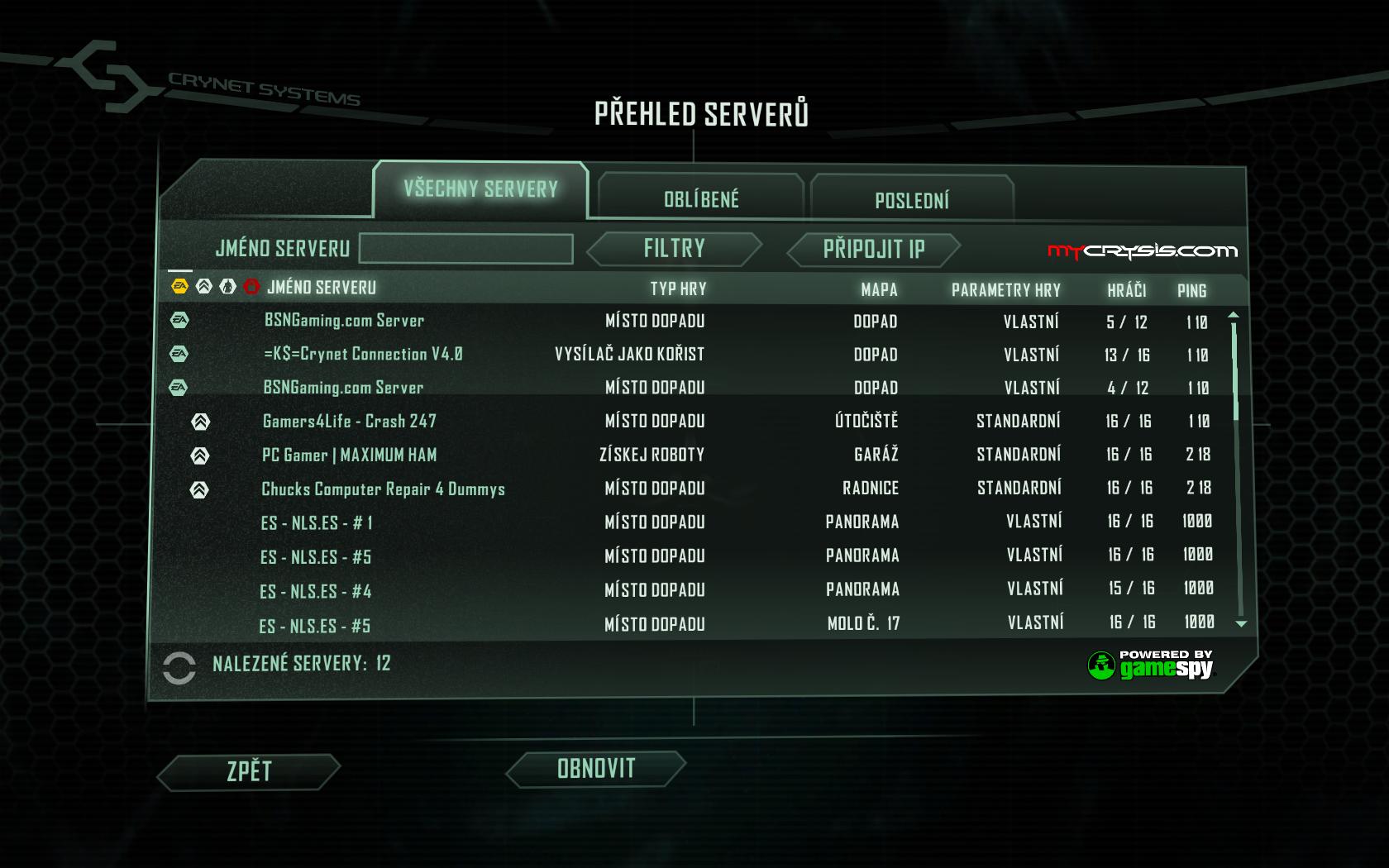Choose the Připojit IP button
The image size is (1389, 868).
click(873, 250)
